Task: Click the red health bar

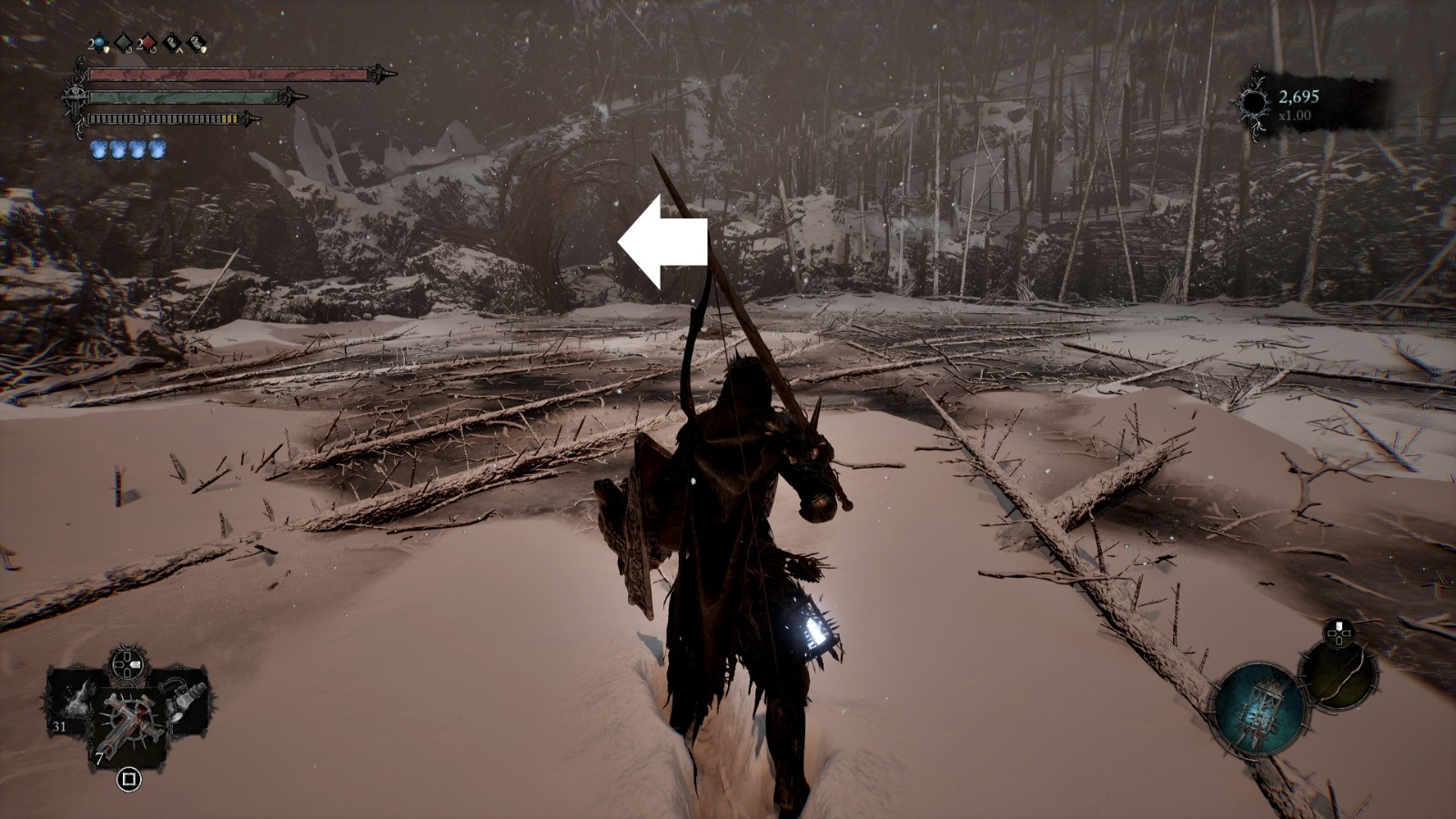Action: (227, 74)
